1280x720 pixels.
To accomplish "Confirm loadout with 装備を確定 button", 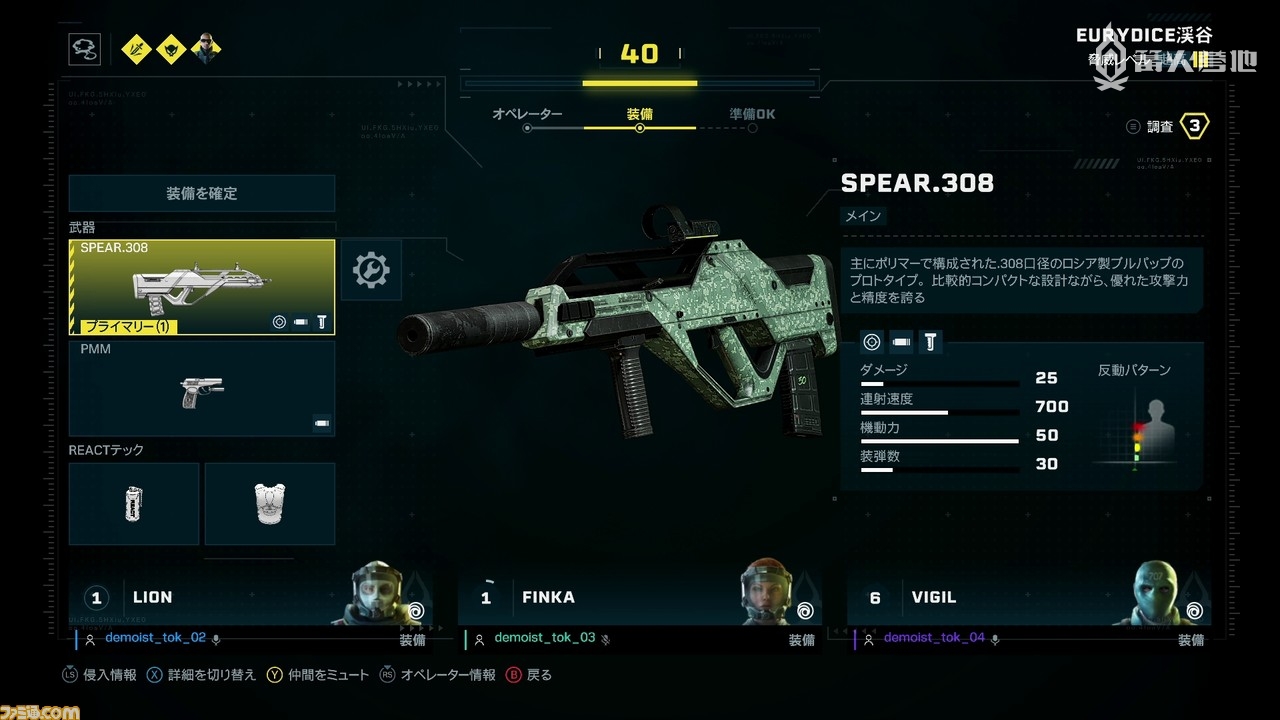I will pos(202,193).
